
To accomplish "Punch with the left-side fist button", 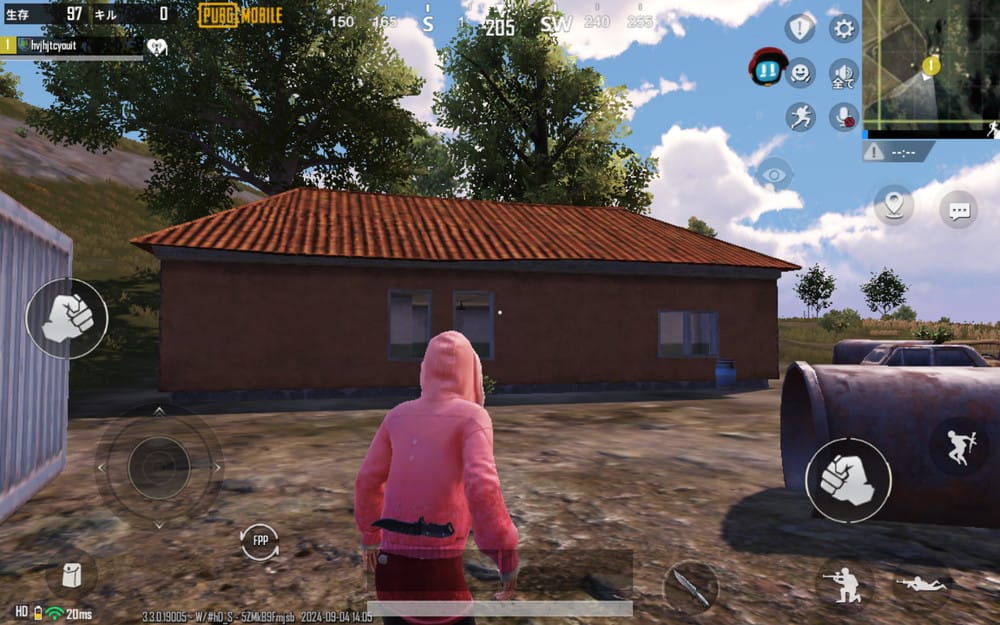I will (66, 318).
